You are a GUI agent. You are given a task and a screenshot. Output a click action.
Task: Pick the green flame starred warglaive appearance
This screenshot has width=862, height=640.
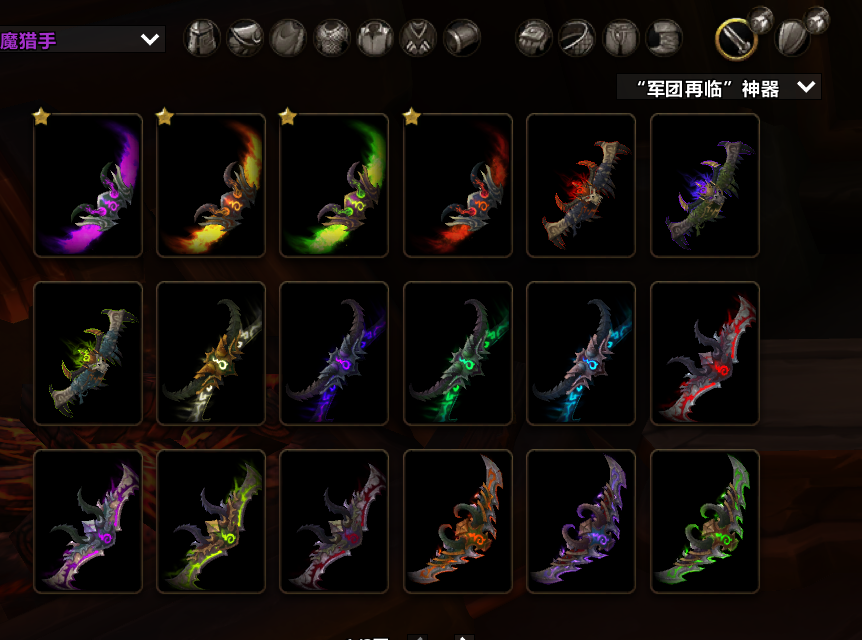tap(334, 185)
